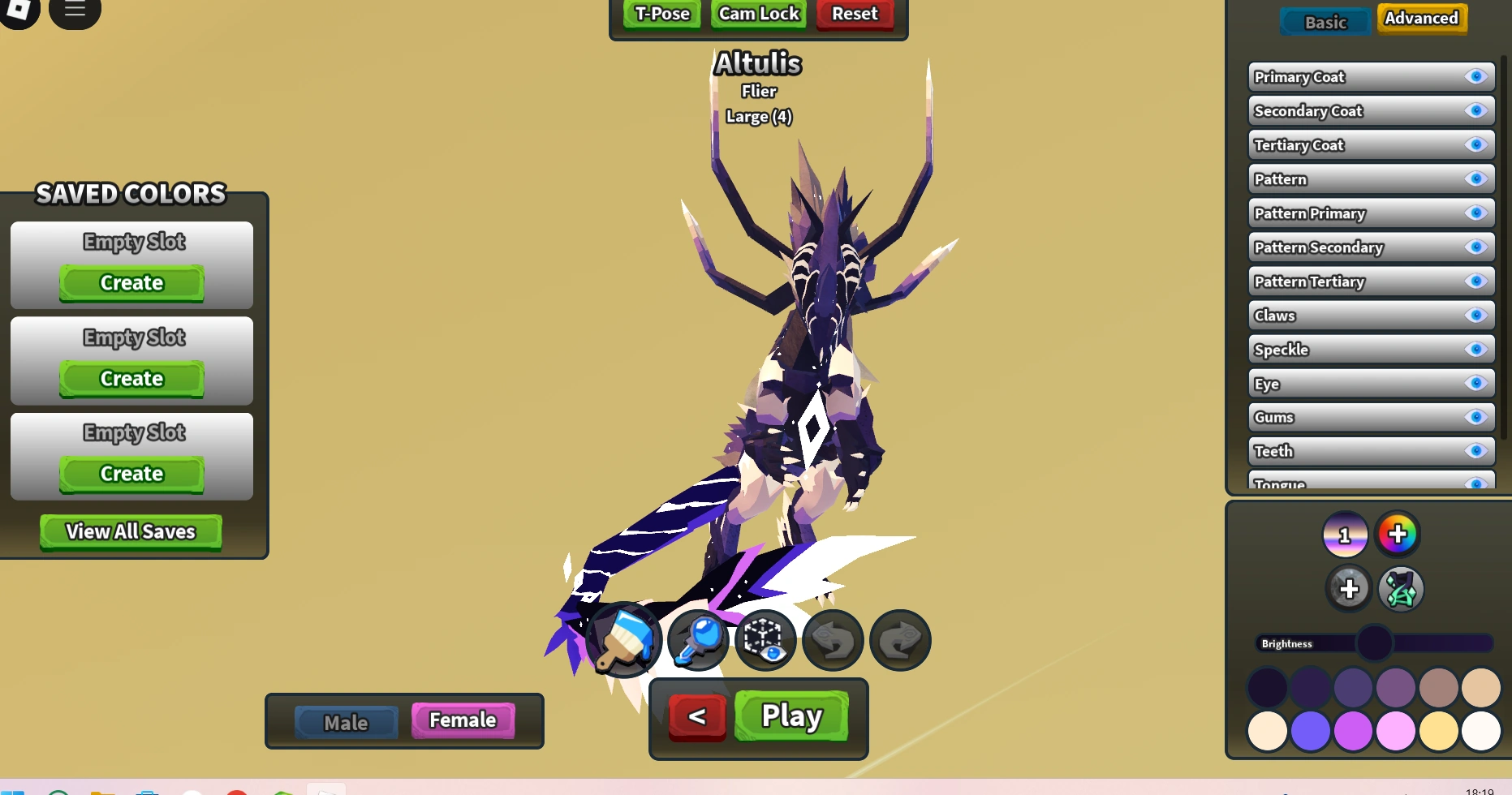The image size is (1512, 795).
Task: Hide the Primary Coat region
Action: pos(1476,76)
